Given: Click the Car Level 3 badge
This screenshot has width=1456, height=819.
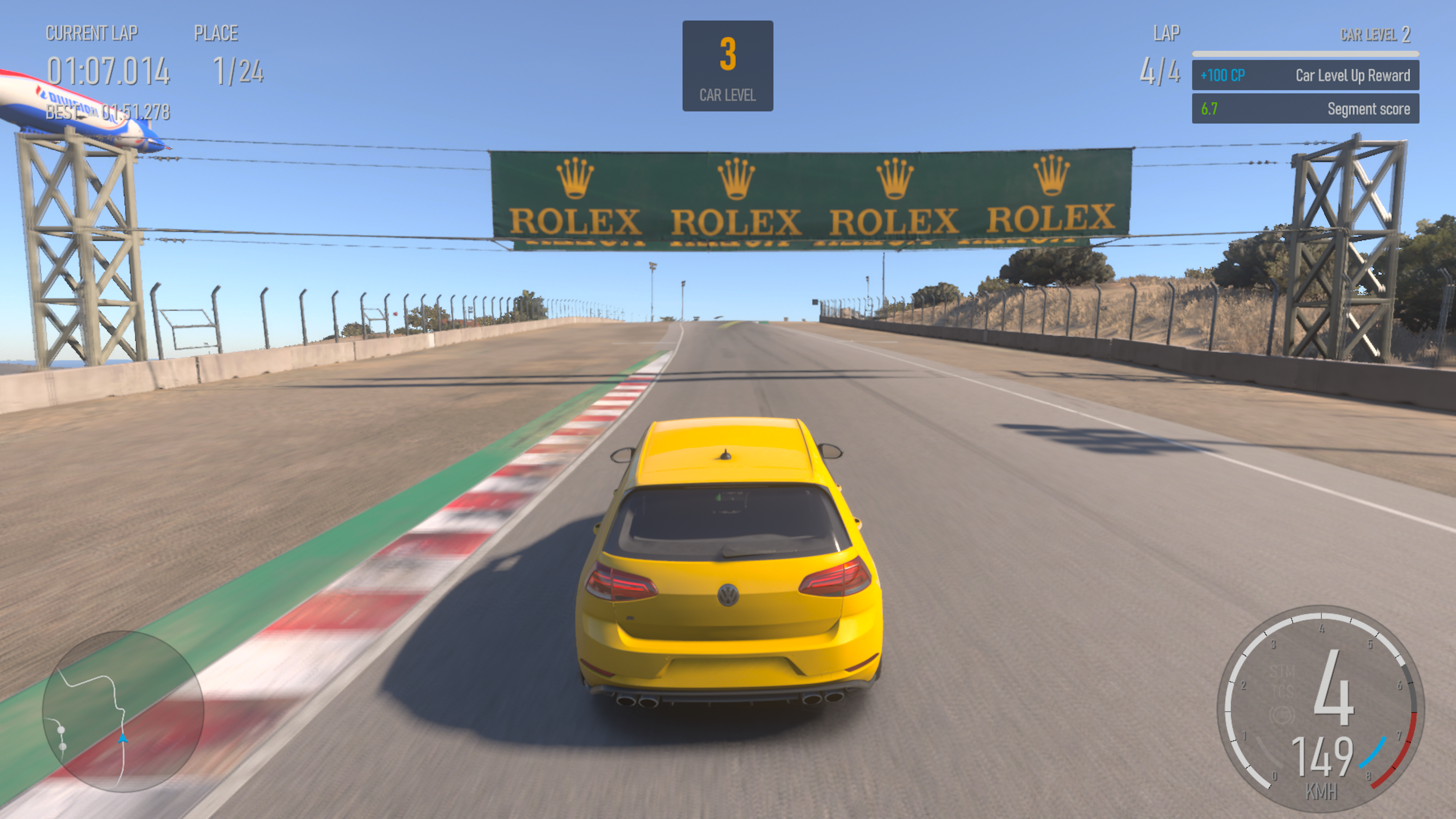Looking at the screenshot, I should tap(728, 66).
